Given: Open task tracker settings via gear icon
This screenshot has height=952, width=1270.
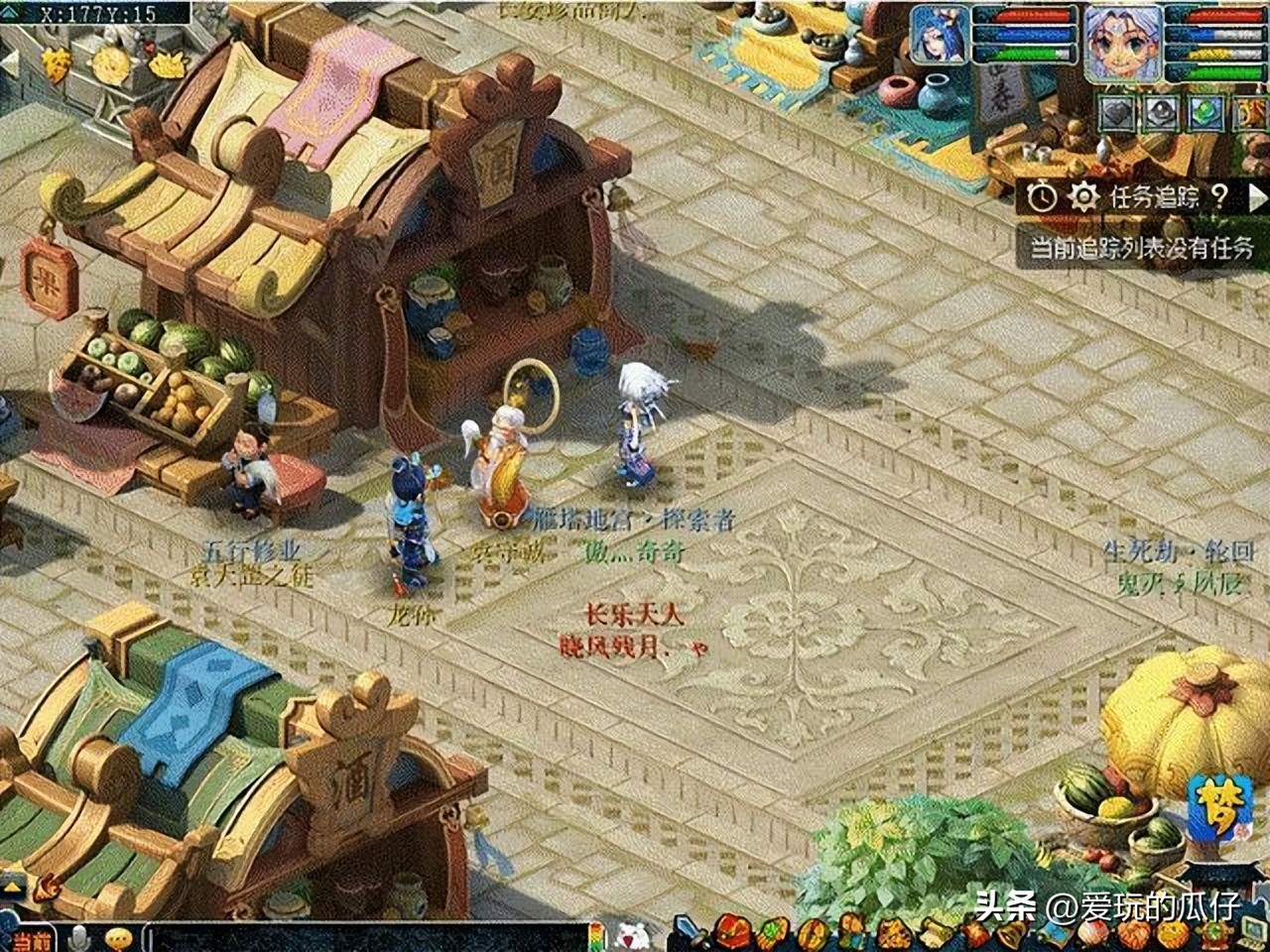Looking at the screenshot, I should pos(1083,196).
